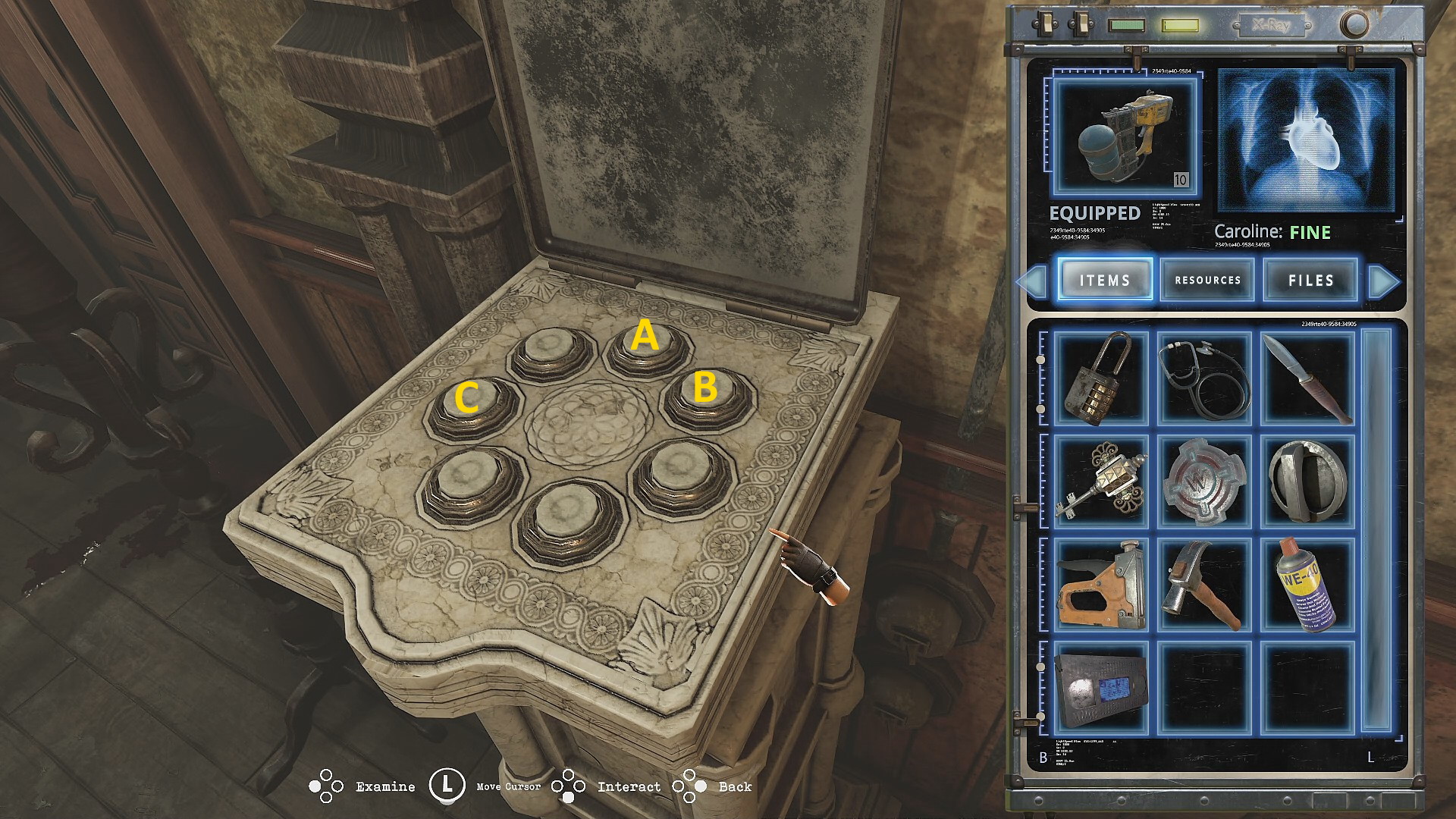The height and width of the screenshot is (819, 1456).
Task: Open the RESOURCES tab
Action: pyautogui.click(x=1207, y=280)
